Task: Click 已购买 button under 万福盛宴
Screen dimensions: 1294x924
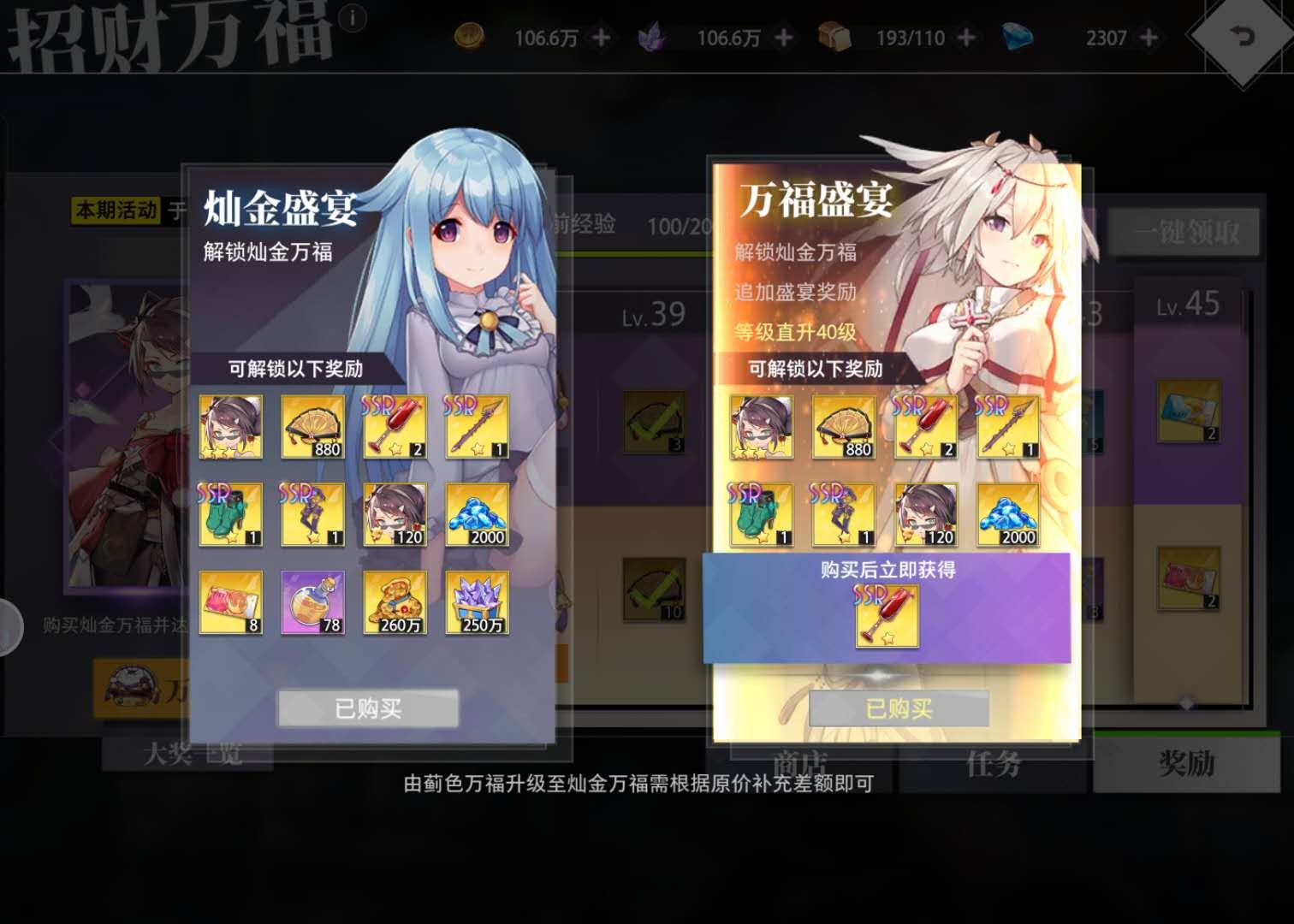Action: coord(899,709)
